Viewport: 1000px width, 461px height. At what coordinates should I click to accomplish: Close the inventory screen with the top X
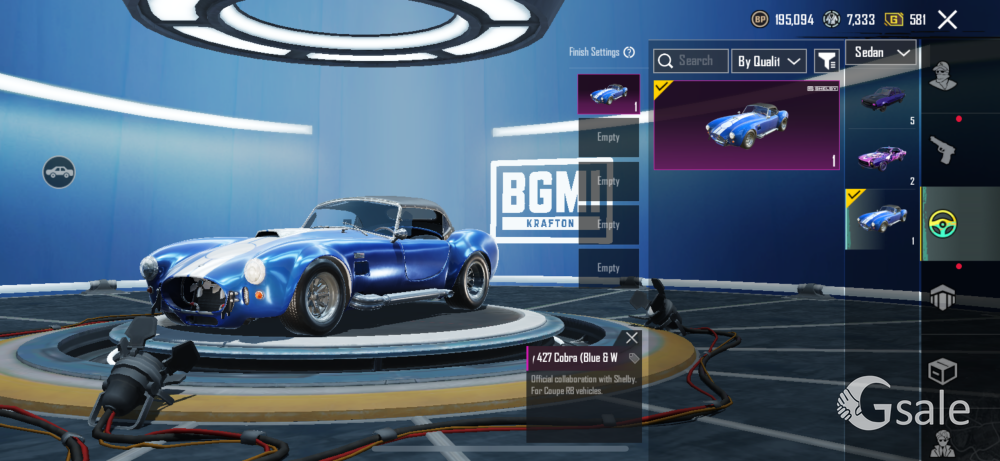pyautogui.click(x=947, y=19)
